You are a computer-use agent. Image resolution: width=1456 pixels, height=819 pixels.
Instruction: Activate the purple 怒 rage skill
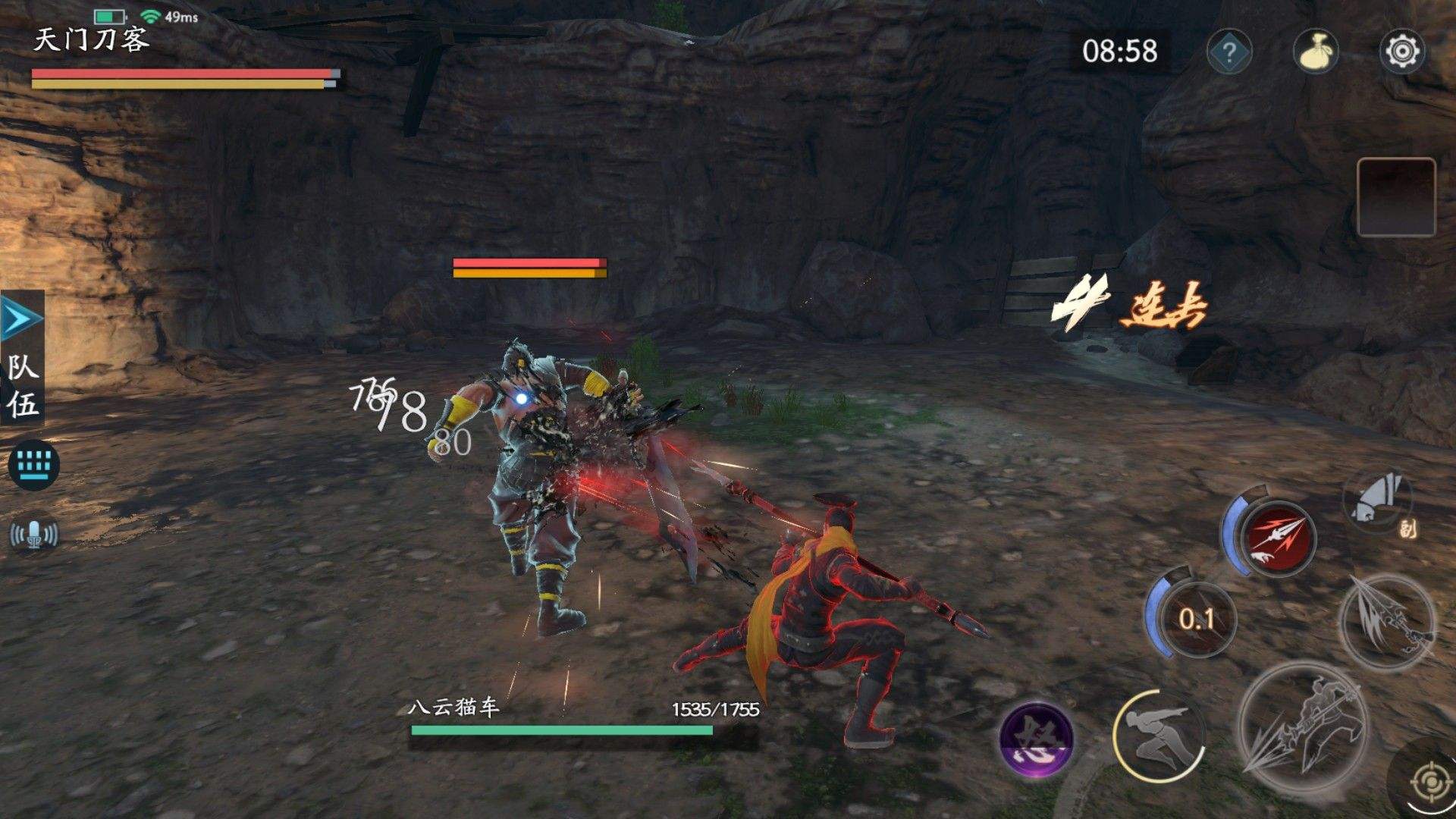[1036, 739]
